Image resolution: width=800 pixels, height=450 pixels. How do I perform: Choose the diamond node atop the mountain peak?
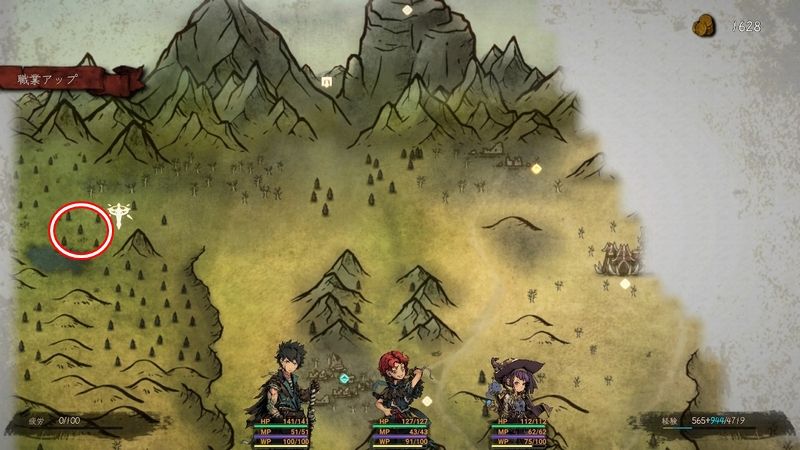[x=407, y=10]
